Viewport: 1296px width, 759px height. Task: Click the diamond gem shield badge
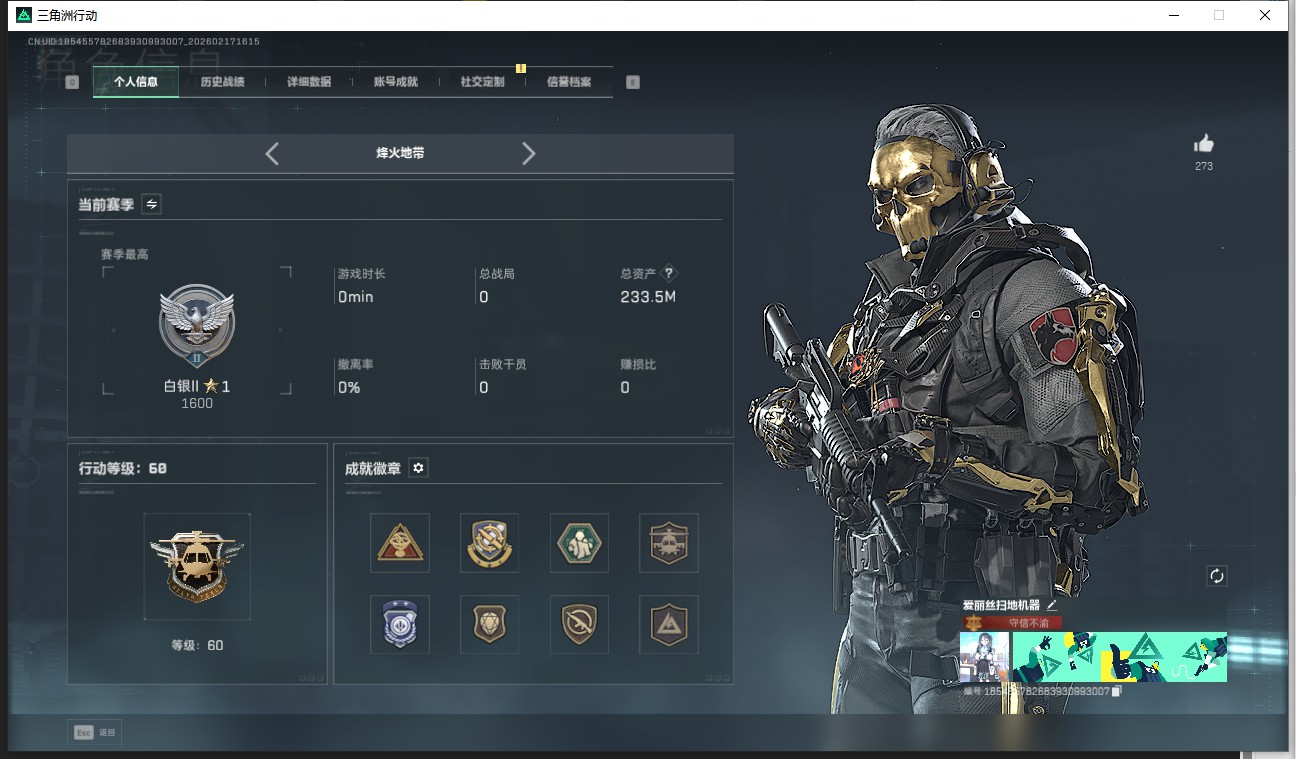pos(489,624)
